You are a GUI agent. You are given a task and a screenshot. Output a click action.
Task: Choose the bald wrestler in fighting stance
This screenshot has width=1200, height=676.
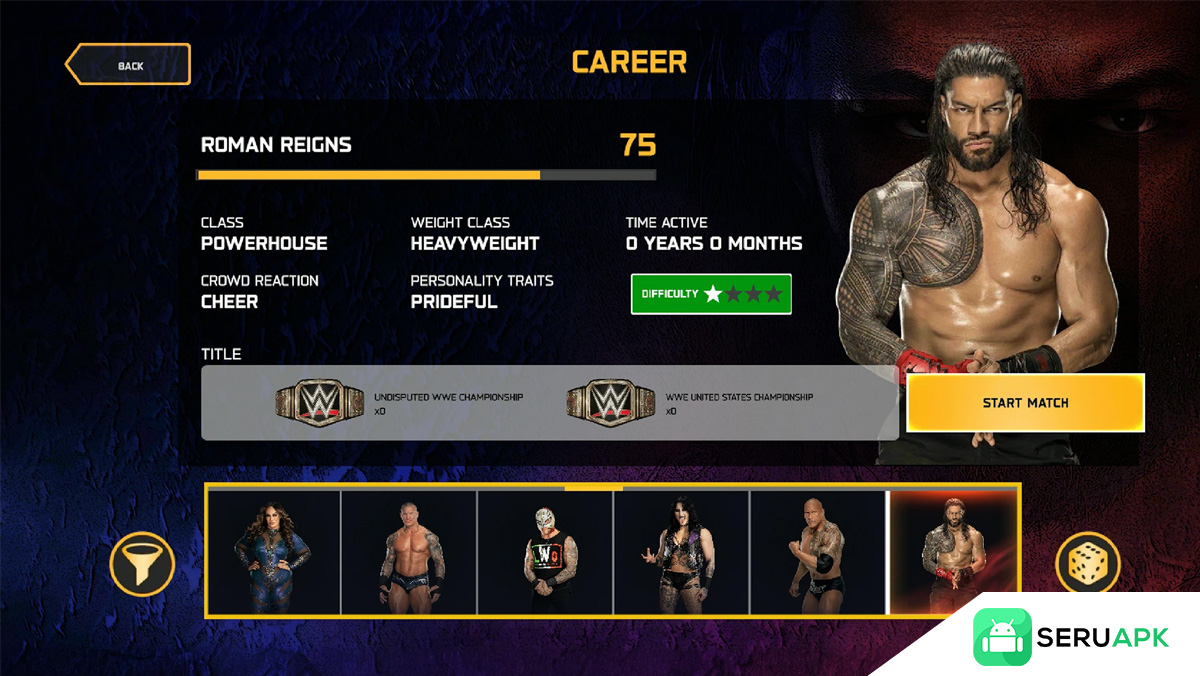click(817, 552)
